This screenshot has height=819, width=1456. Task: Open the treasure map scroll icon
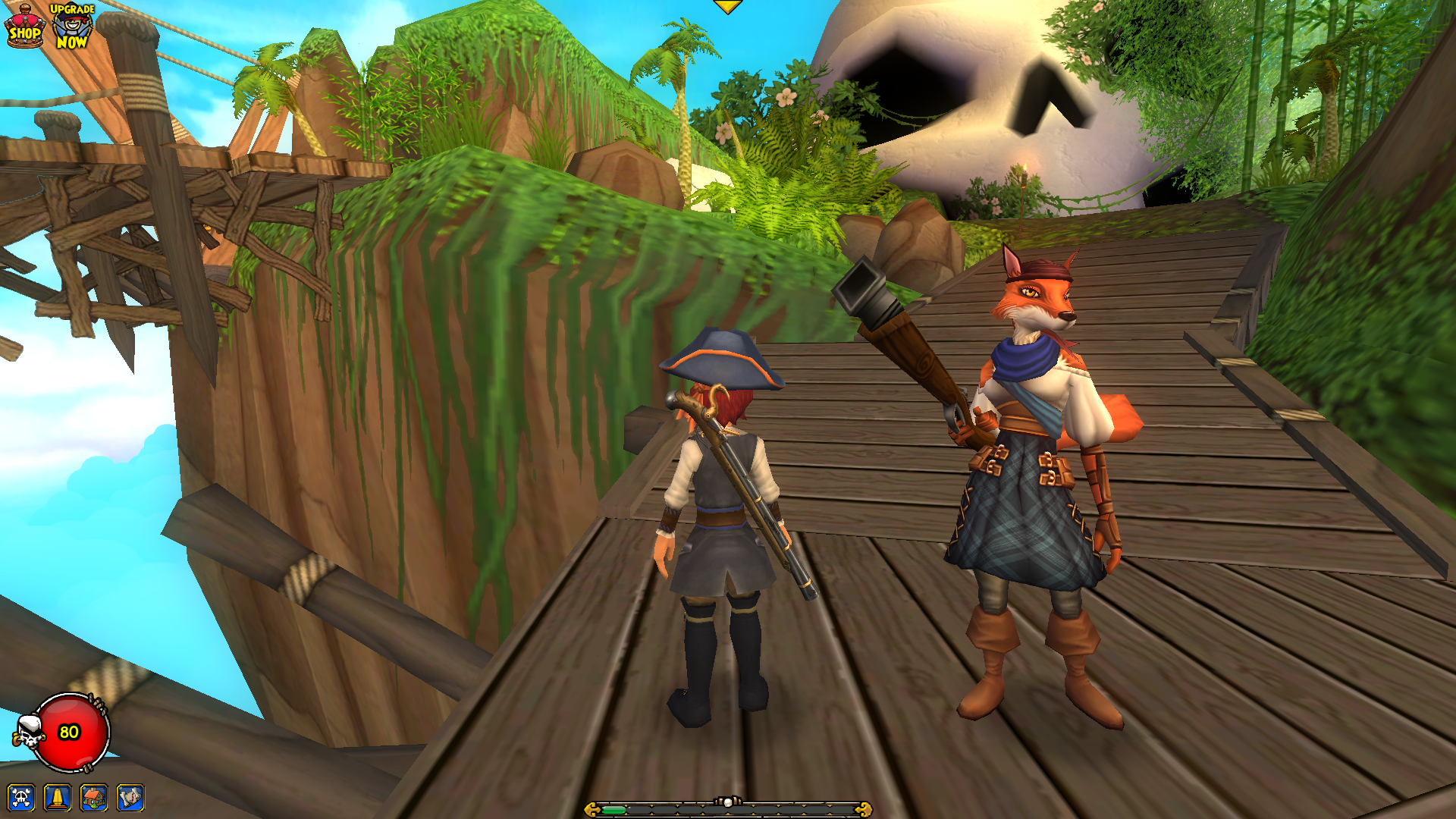point(130,797)
